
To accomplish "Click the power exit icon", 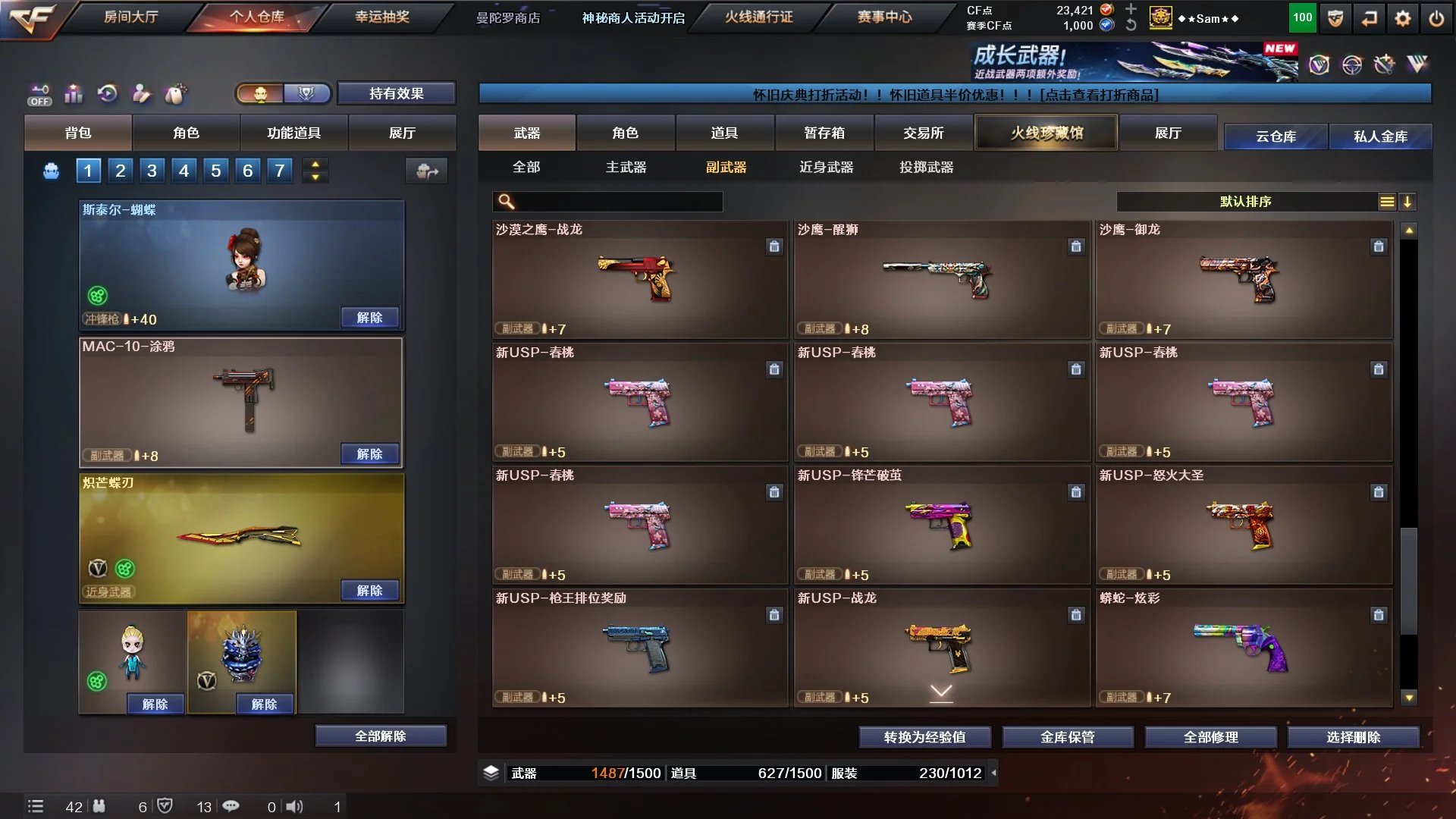I will click(x=1436, y=18).
